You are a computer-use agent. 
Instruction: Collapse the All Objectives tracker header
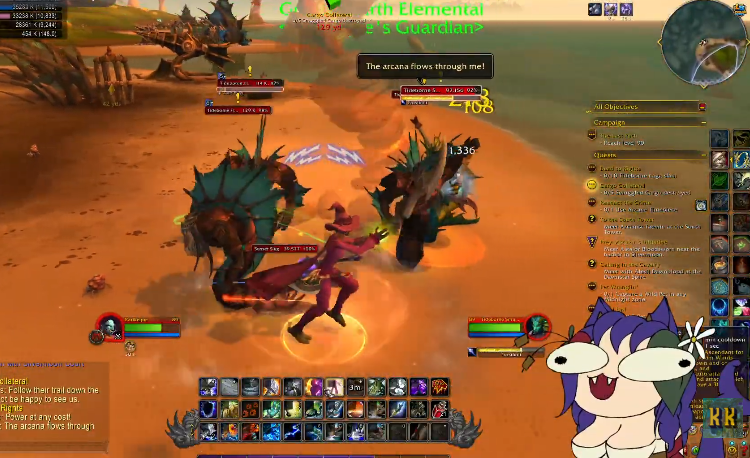(x=702, y=107)
